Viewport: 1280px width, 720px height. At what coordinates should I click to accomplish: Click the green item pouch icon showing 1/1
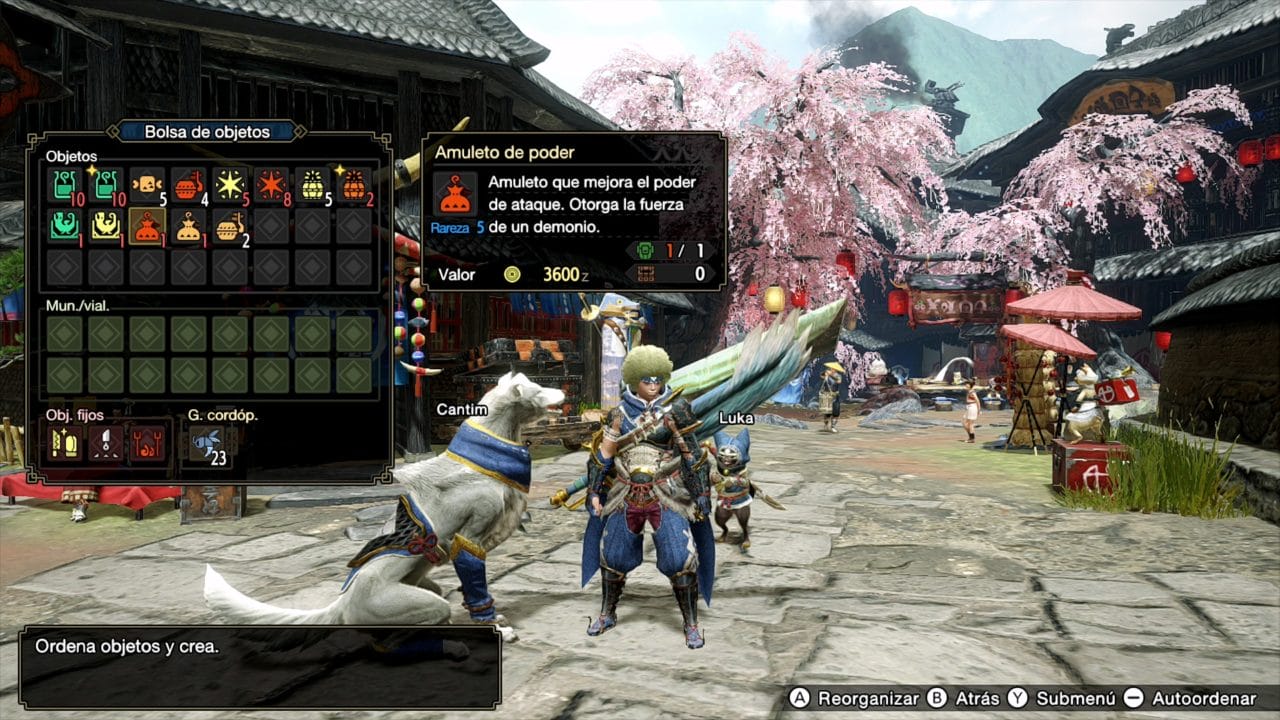[x=644, y=251]
